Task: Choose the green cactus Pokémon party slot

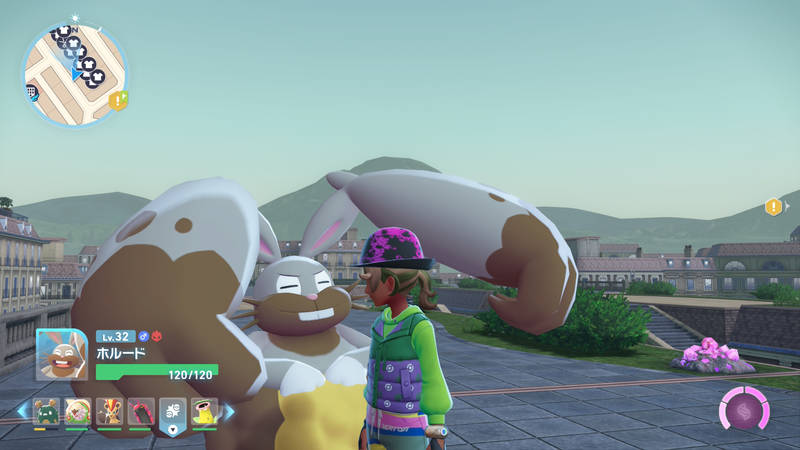Action: (46, 411)
